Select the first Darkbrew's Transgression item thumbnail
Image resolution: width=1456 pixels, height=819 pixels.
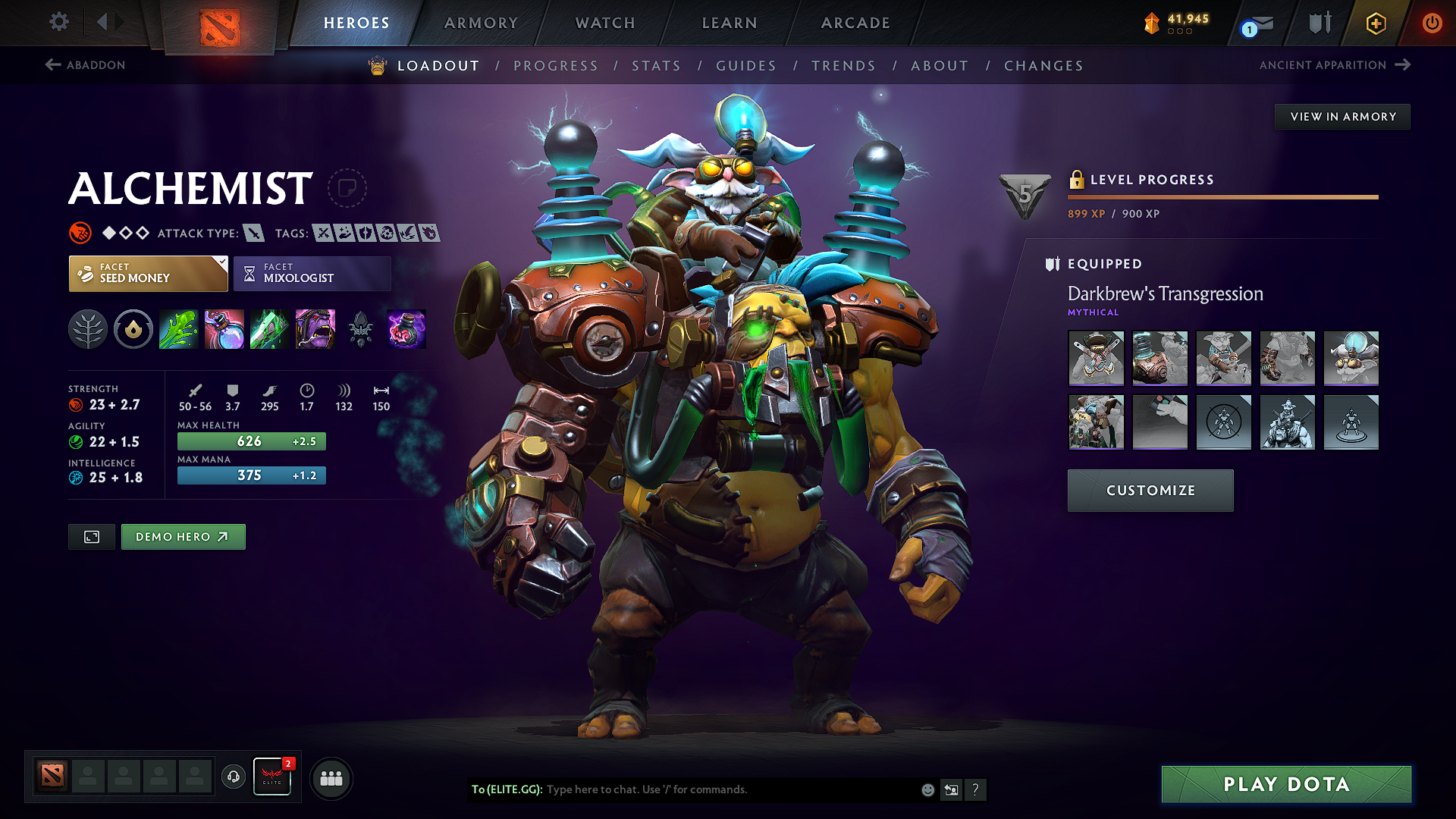(1096, 358)
